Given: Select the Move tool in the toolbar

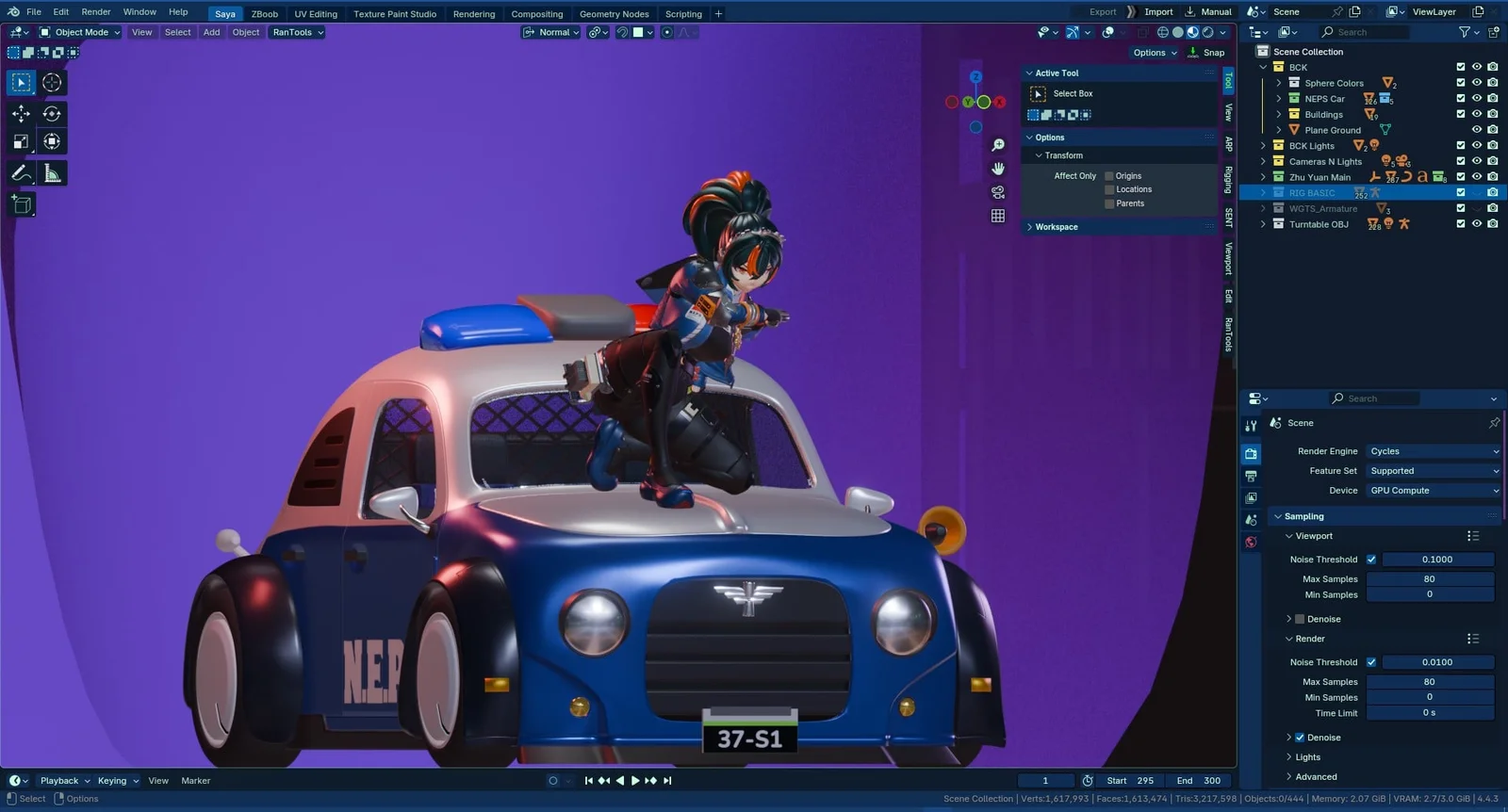Looking at the screenshot, I should [x=21, y=114].
